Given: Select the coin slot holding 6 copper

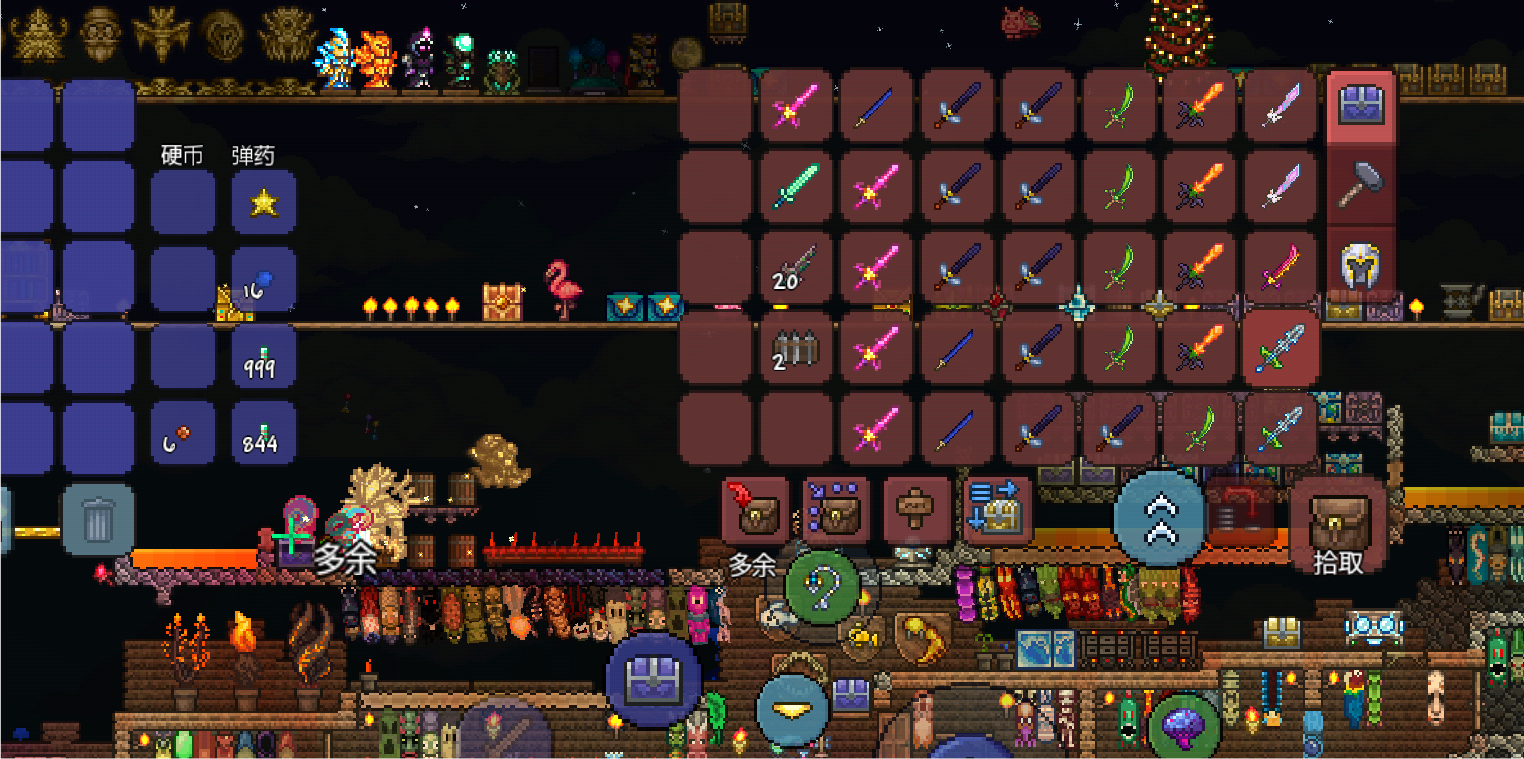Looking at the screenshot, I should coord(182,434).
